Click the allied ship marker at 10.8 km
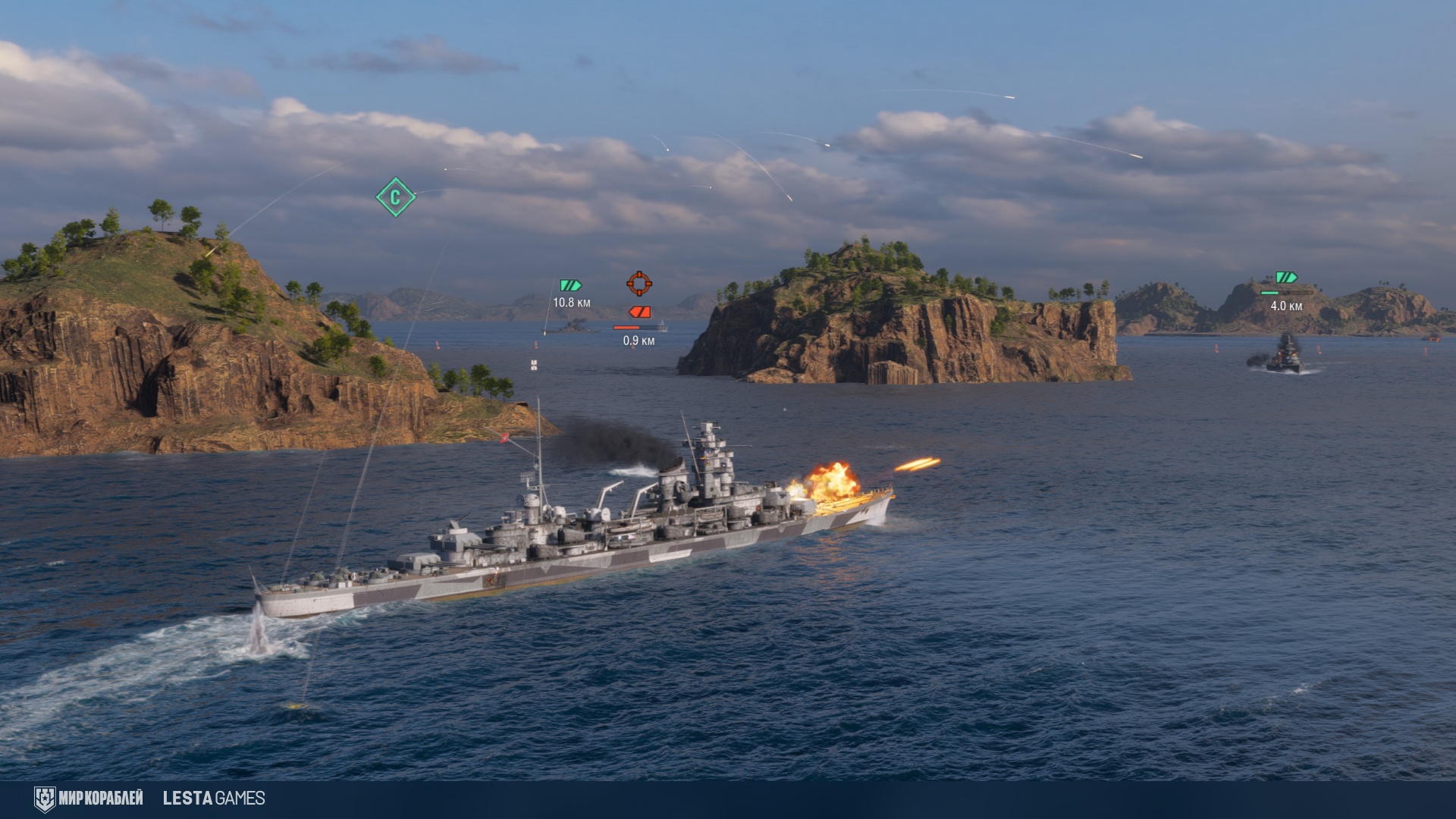Image resolution: width=1456 pixels, height=819 pixels. [570, 286]
